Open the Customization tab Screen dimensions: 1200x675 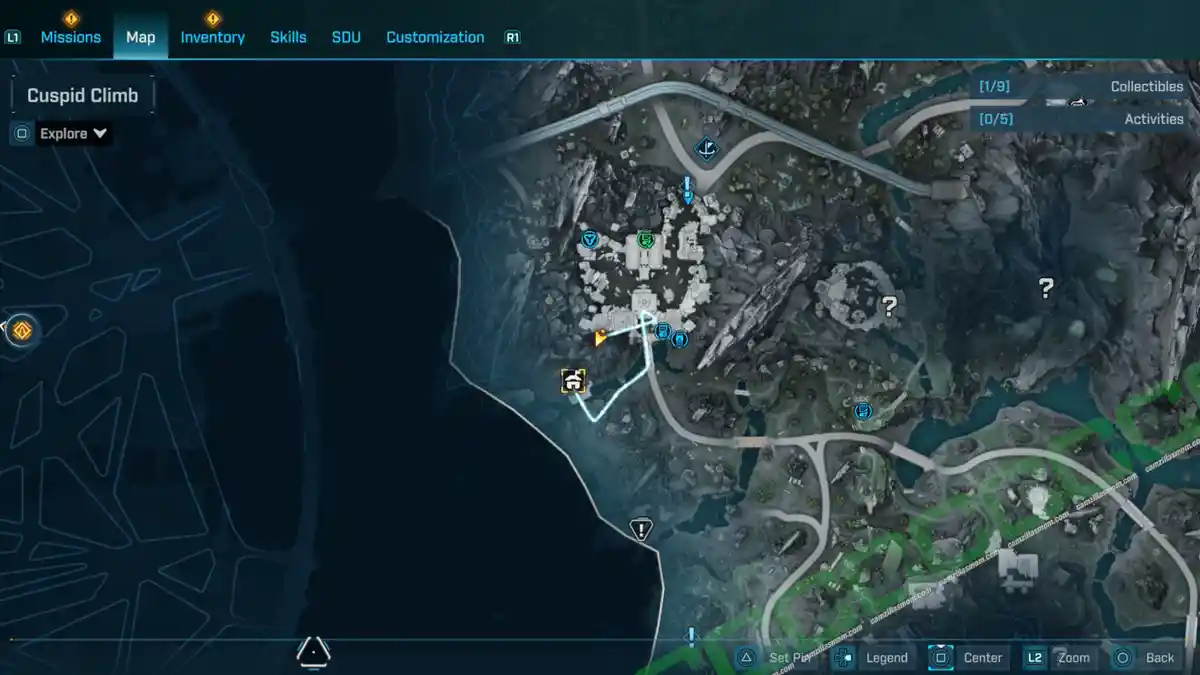point(435,37)
